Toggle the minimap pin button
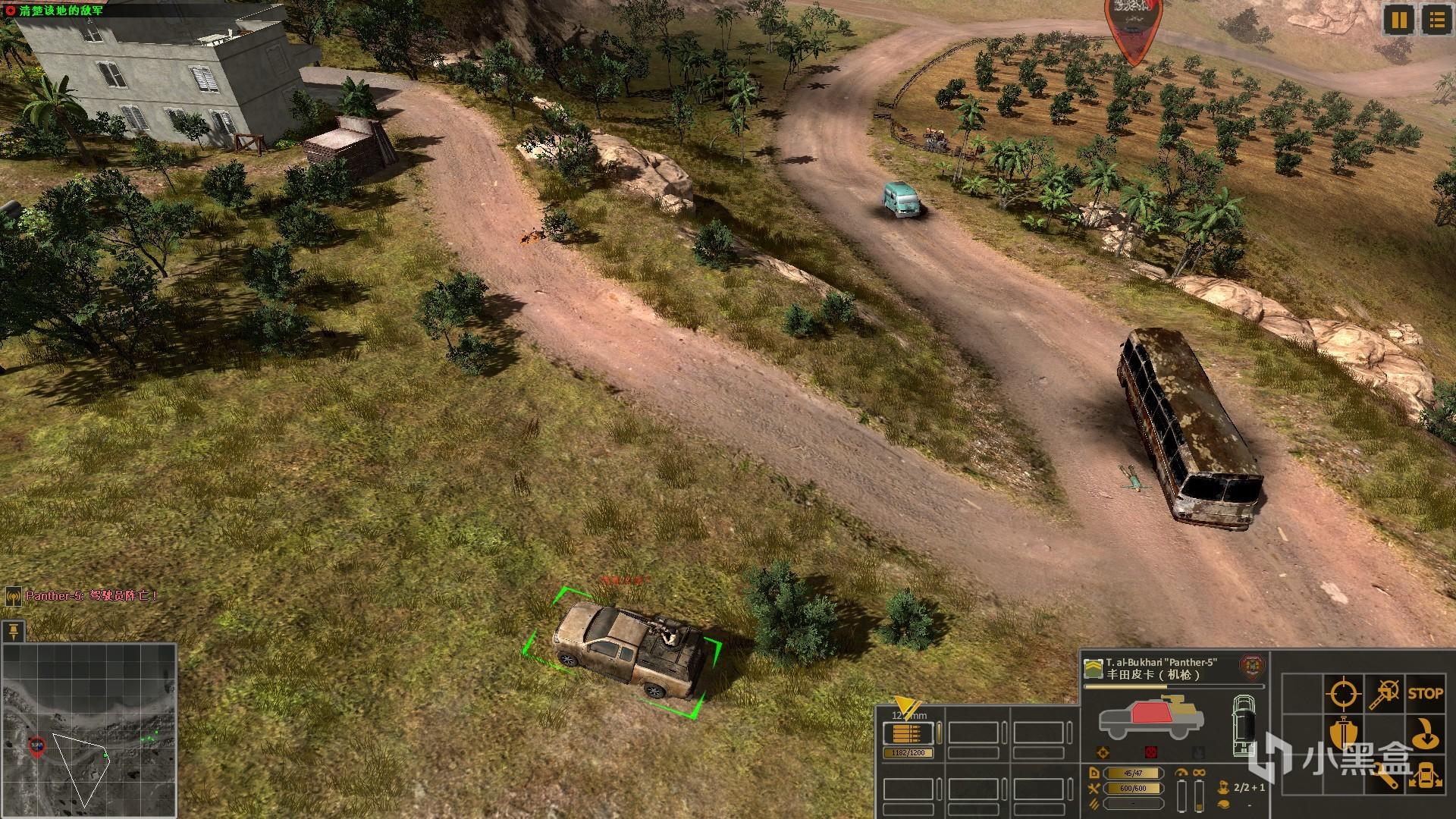The image size is (1456, 819). [x=14, y=631]
